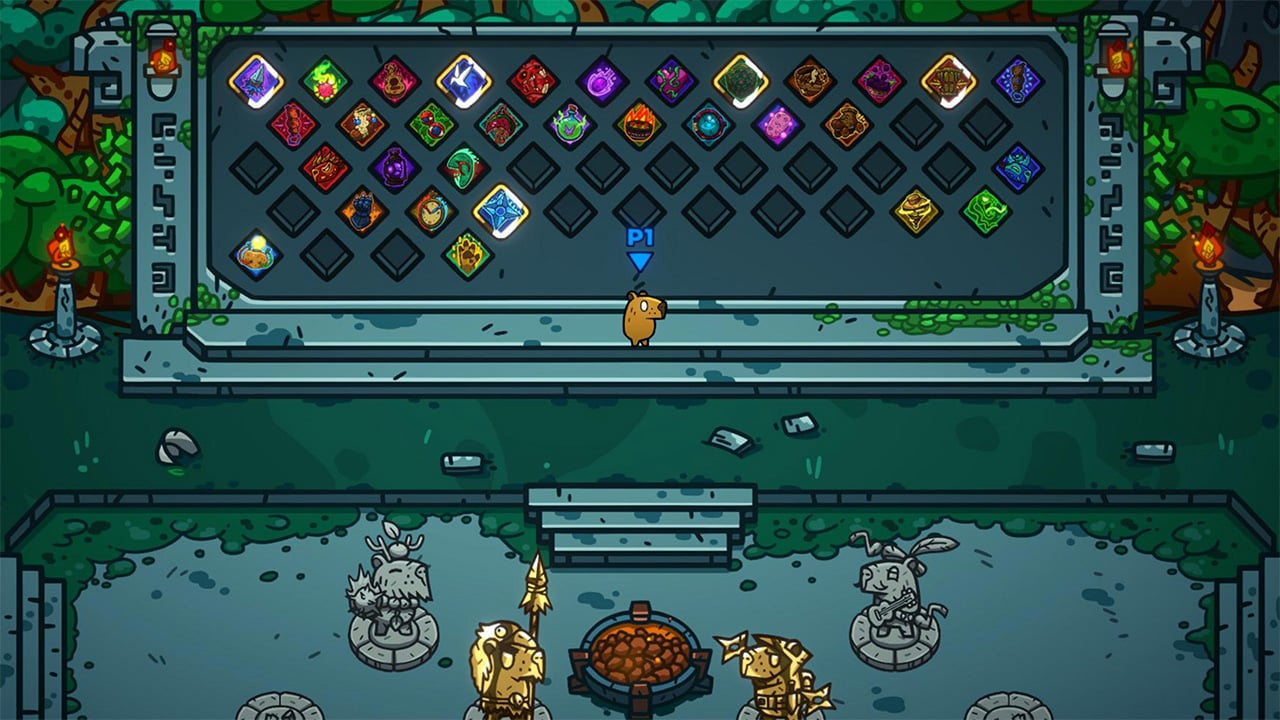1280x720 pixels.
Task: Select the white dove badge
Action: 459,81
